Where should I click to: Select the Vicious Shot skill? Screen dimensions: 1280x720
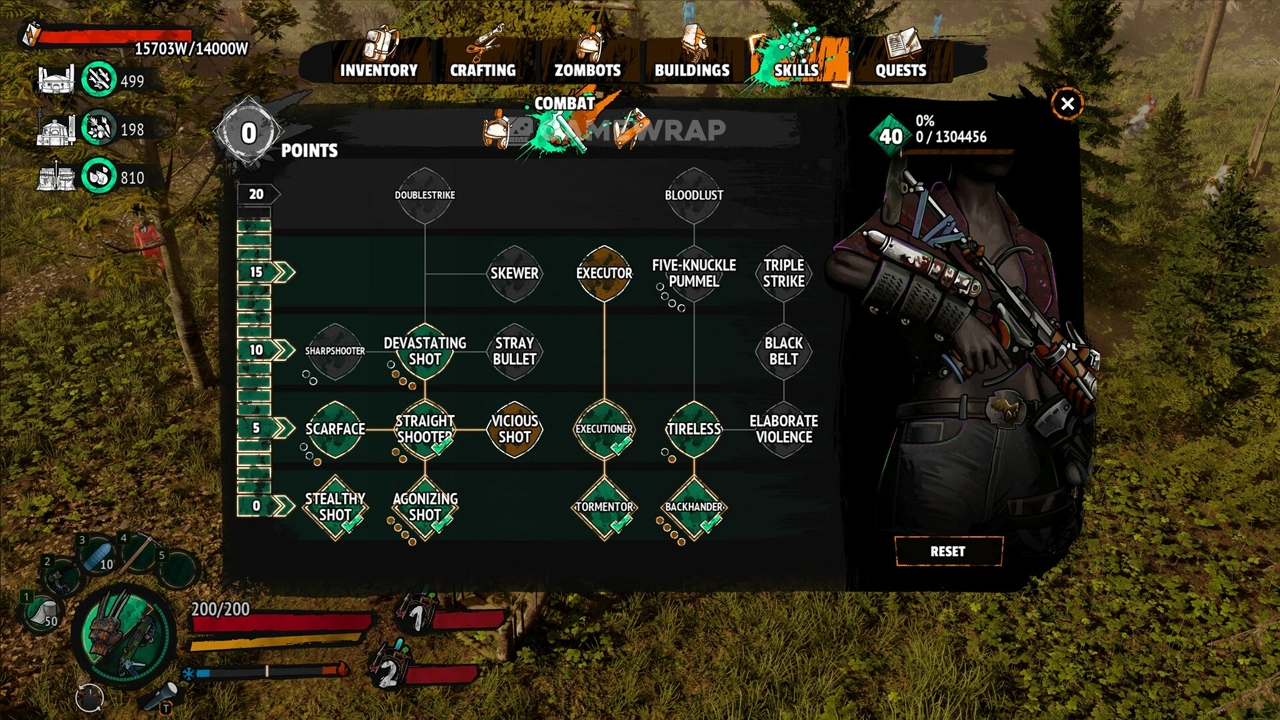click(x=514, y=429)
